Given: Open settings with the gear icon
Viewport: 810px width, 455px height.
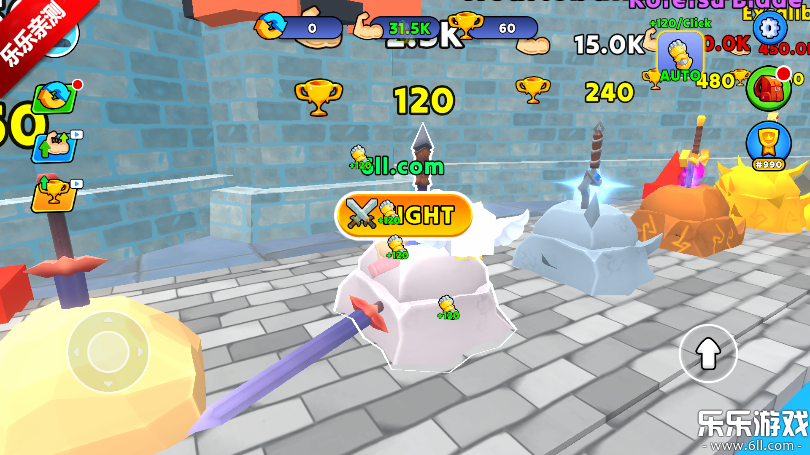Looking at the screenshot, I should (x=768, y=26).
